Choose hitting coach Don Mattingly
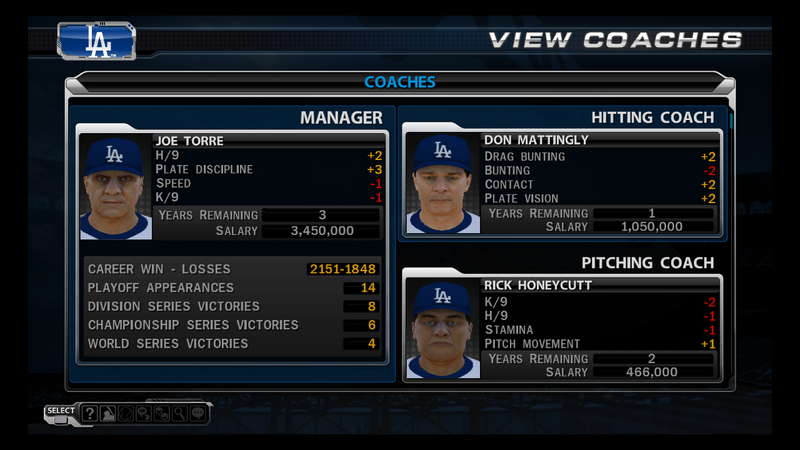This screenshot has height=450, width=800. (x=599, y=140)
